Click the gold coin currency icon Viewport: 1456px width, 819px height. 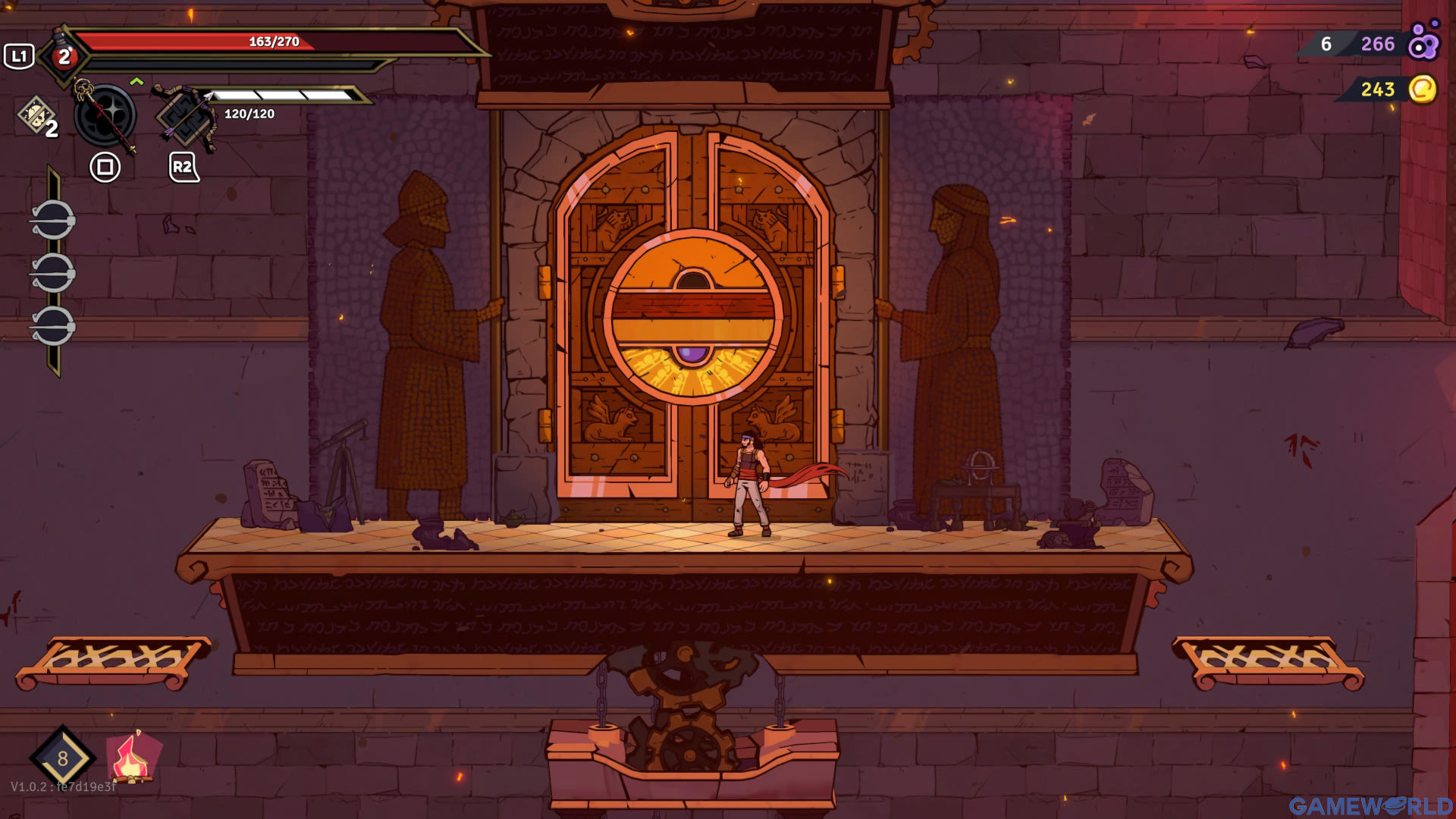click(x=1423, y=89)
